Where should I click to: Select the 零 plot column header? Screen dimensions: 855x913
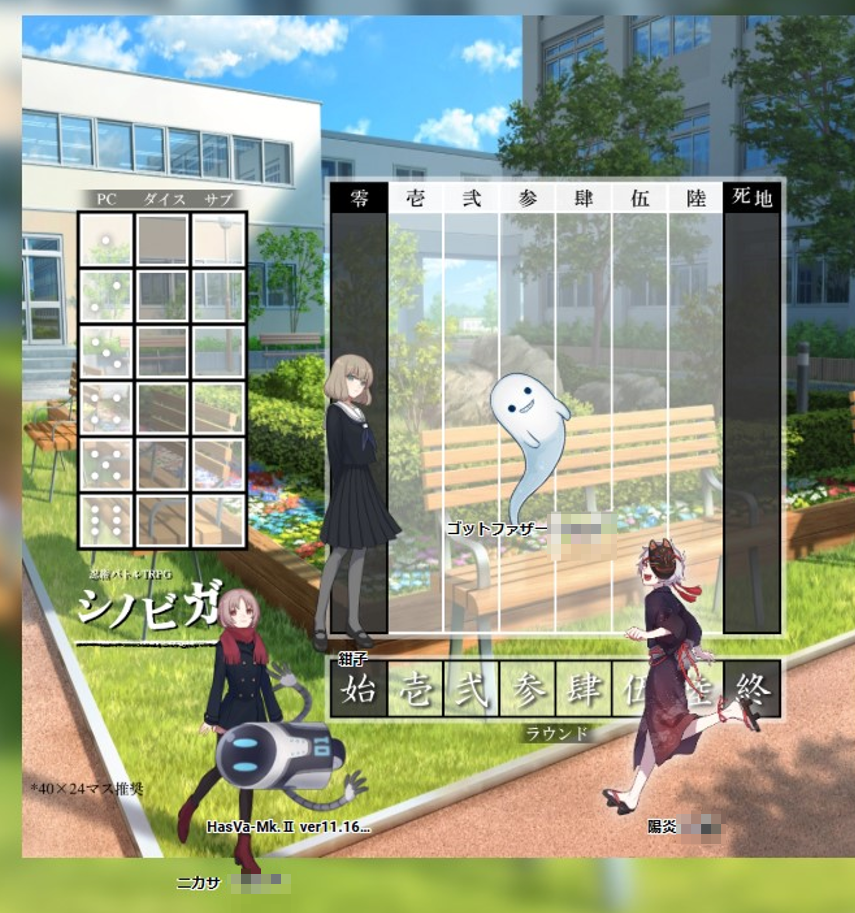click(x=359, y=198)
